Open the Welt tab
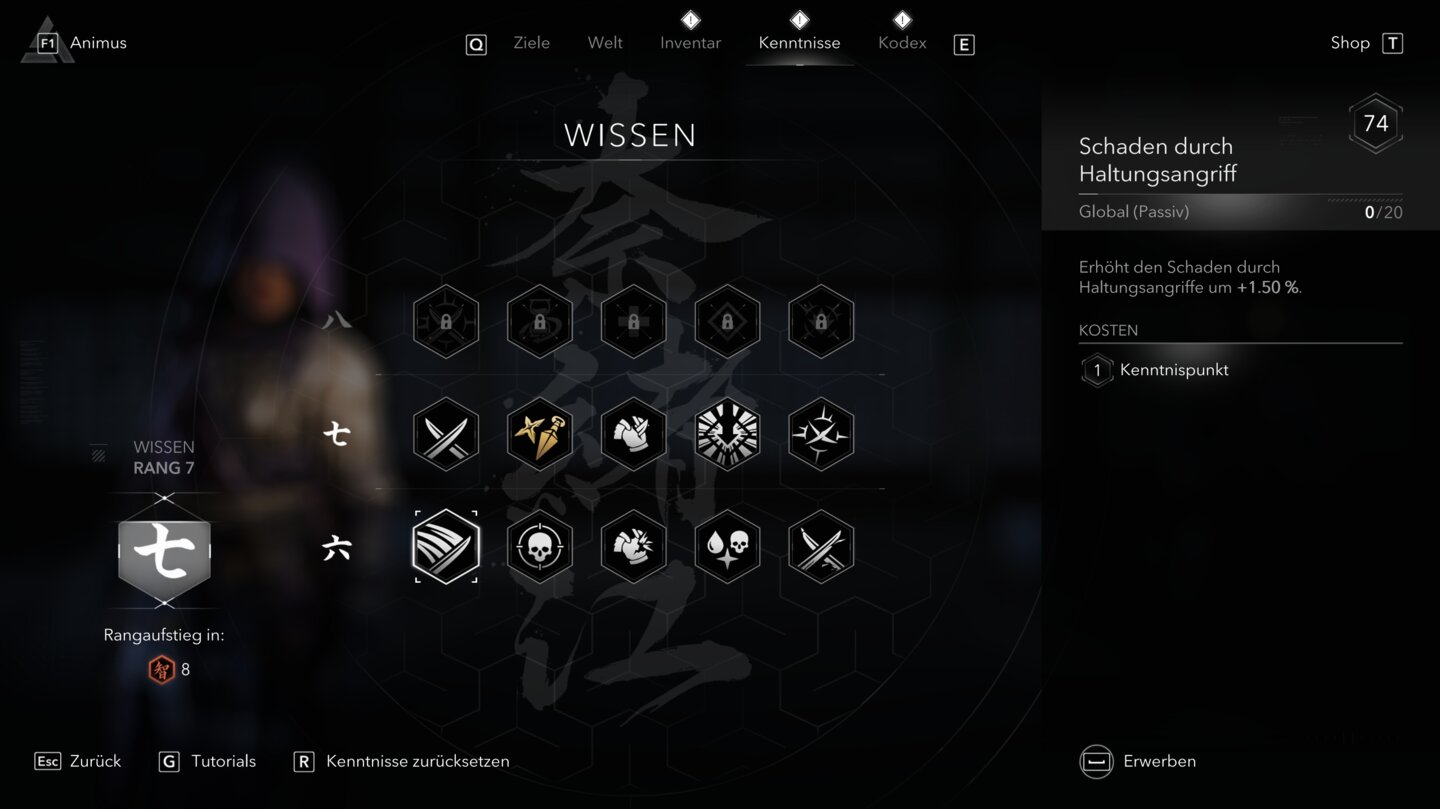The image size is (1440, 809). click(x=605, y=43)
